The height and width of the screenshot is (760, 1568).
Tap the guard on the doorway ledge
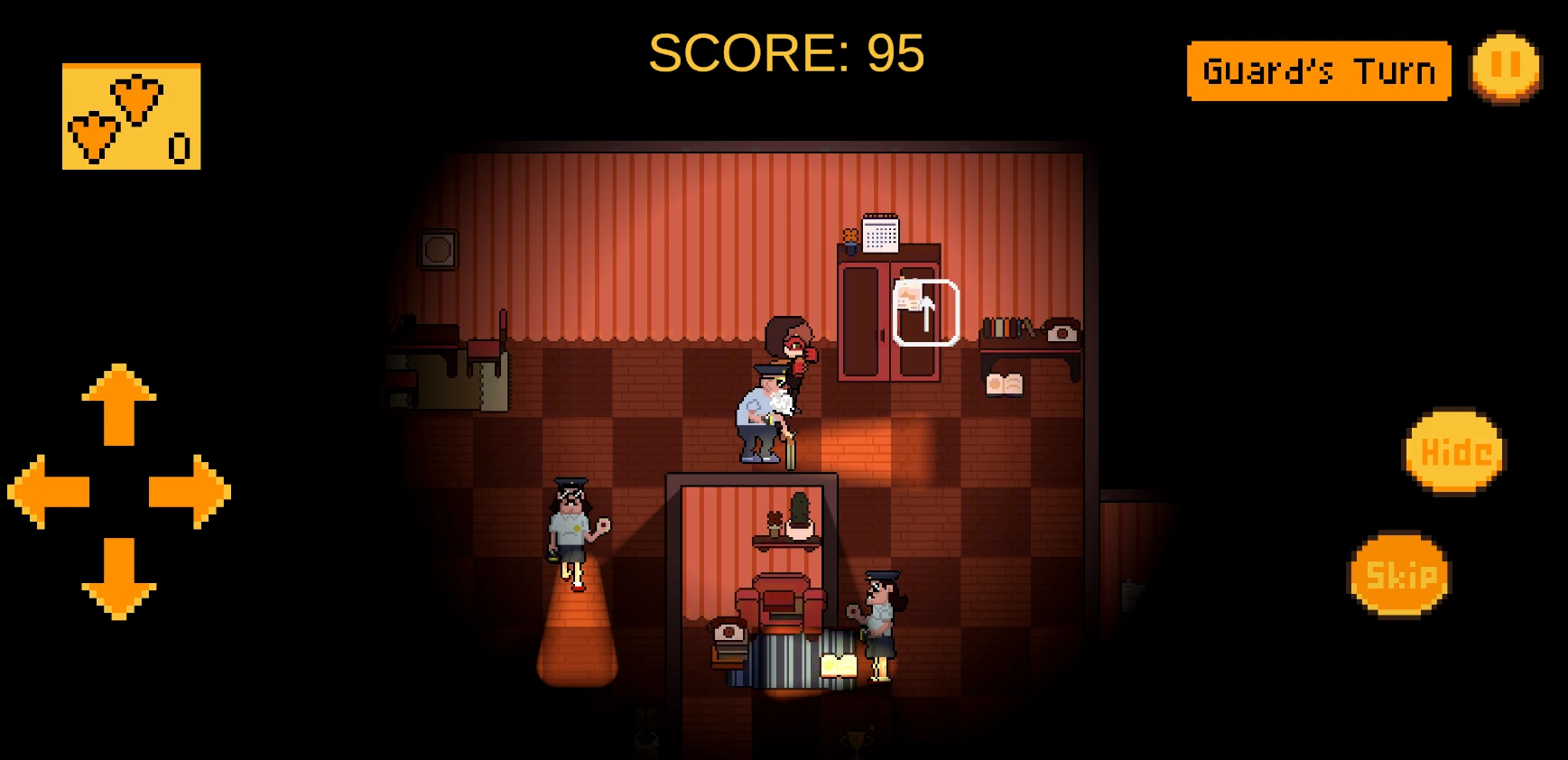(x=762, y=415)
